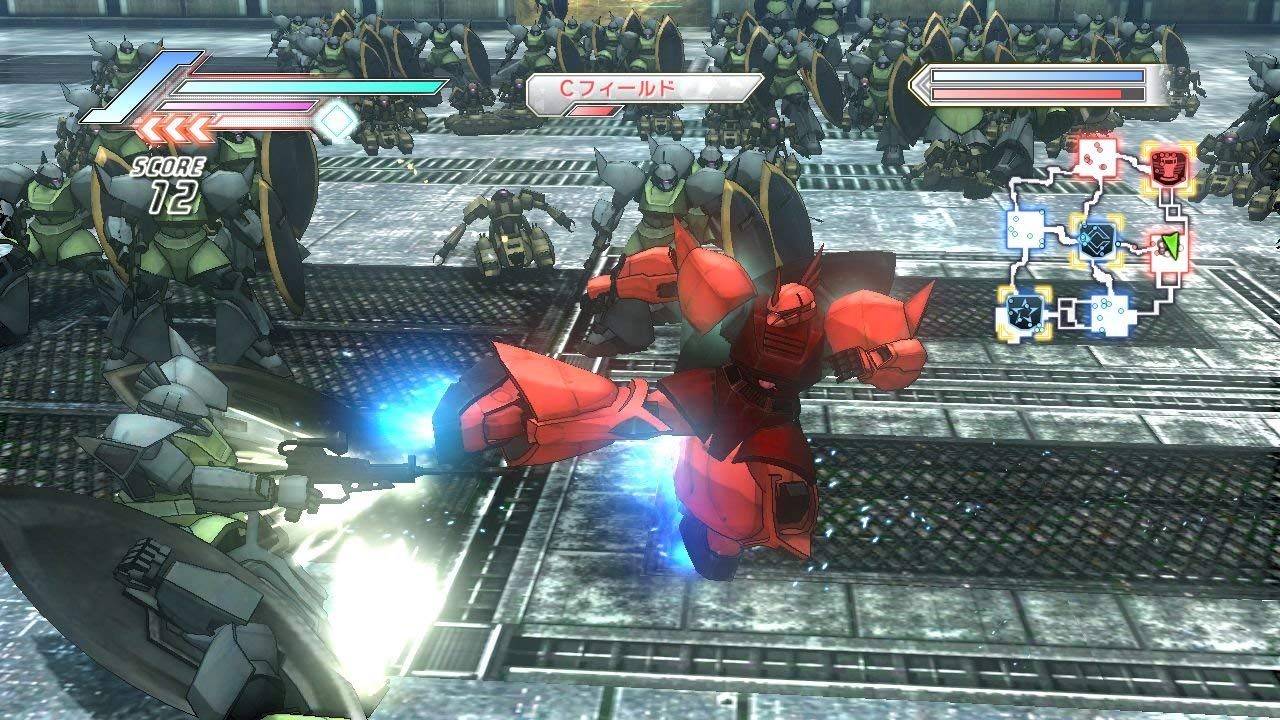The height and width of the screenshot is (720, 1280).
Task: Select the red field node at the minimap top
Action: (x=1096, y=158)
